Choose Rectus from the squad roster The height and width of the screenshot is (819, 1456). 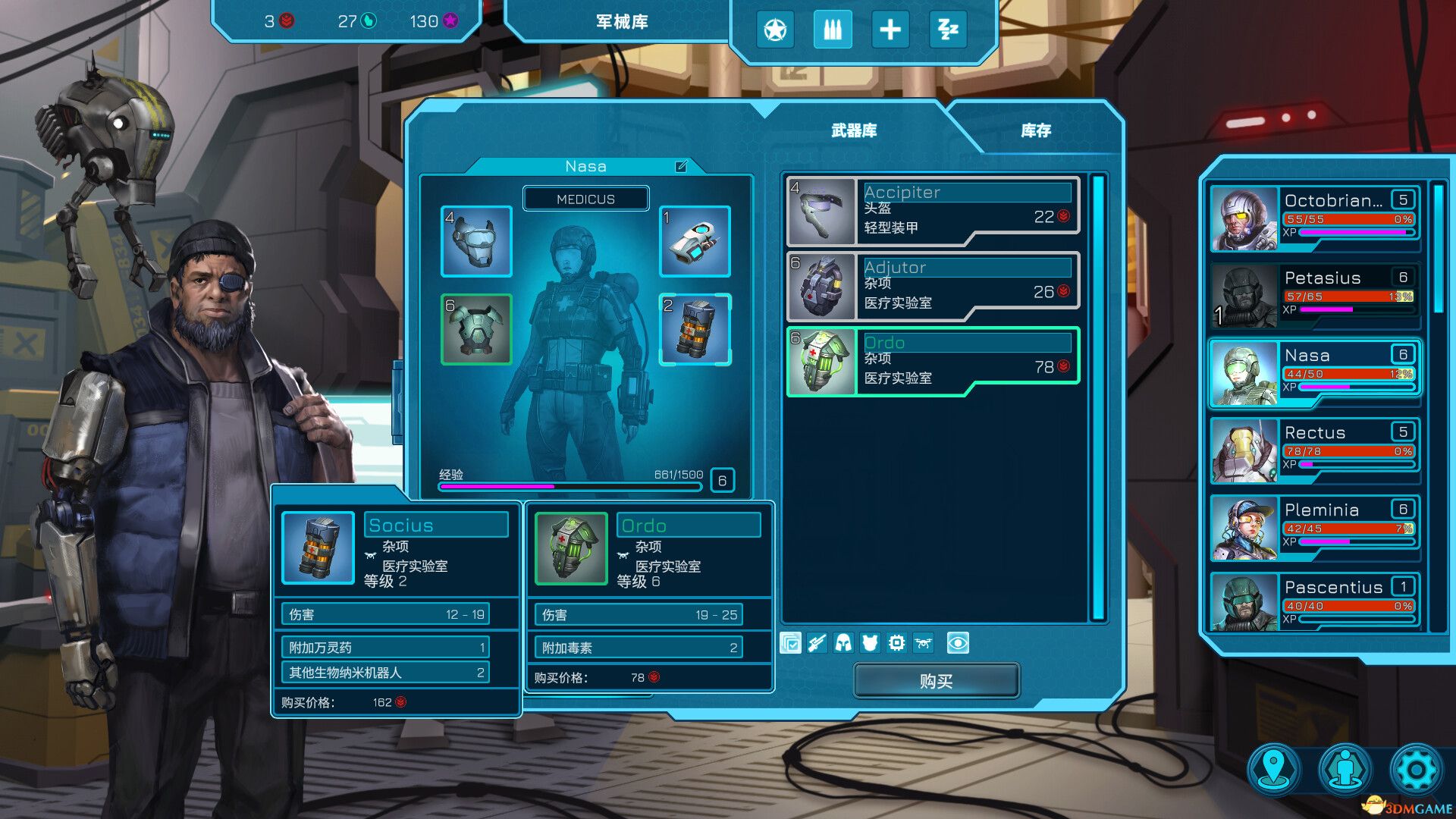[x=1315, y=450]
